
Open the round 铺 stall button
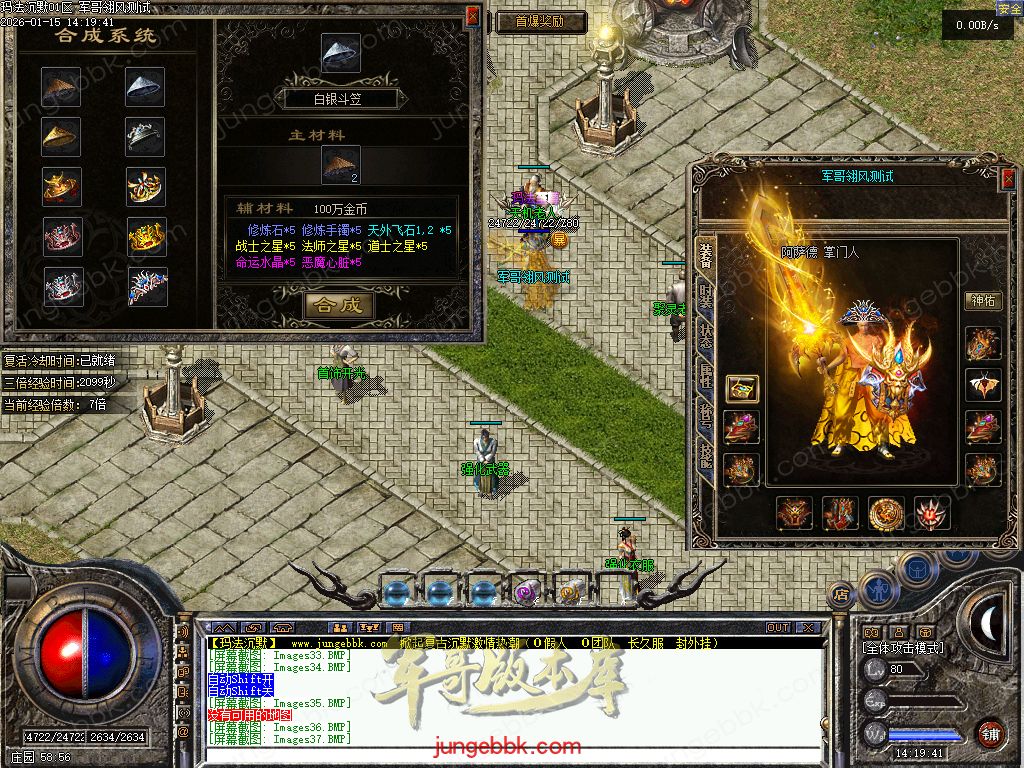pyautogui.click(x=990, y=733)
